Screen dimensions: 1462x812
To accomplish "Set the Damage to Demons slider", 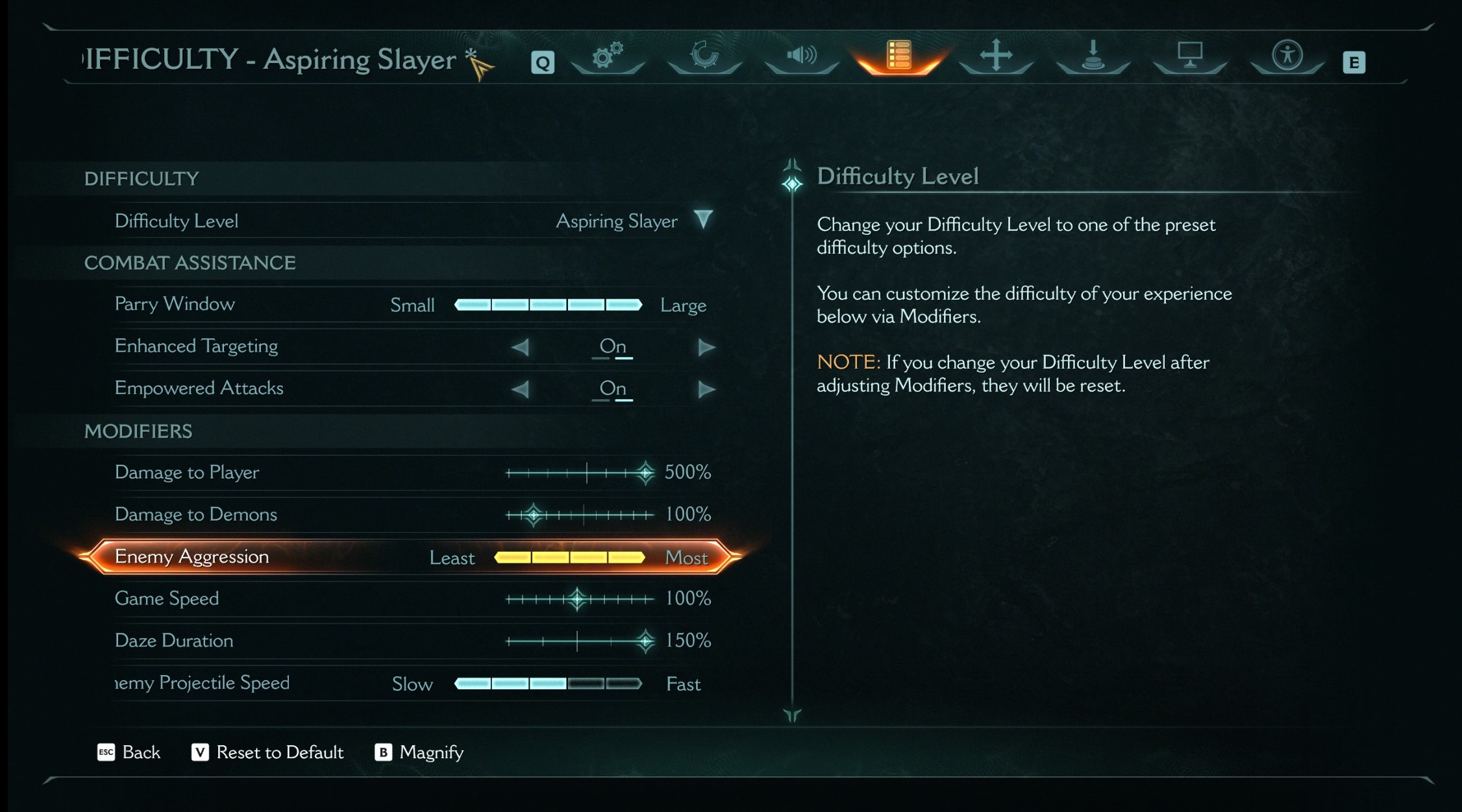I will click(580, 515).
